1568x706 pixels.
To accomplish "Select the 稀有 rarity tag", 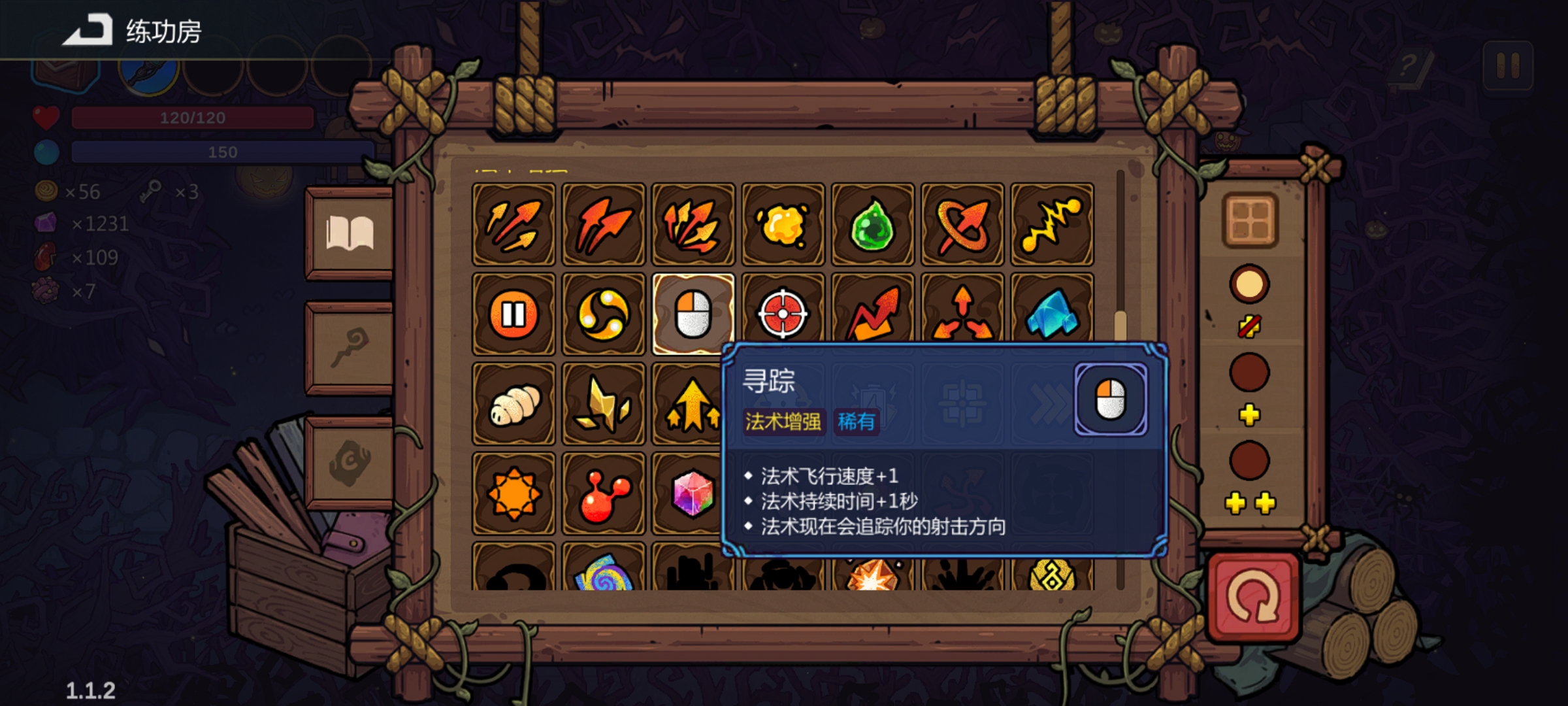I will 857,422.
